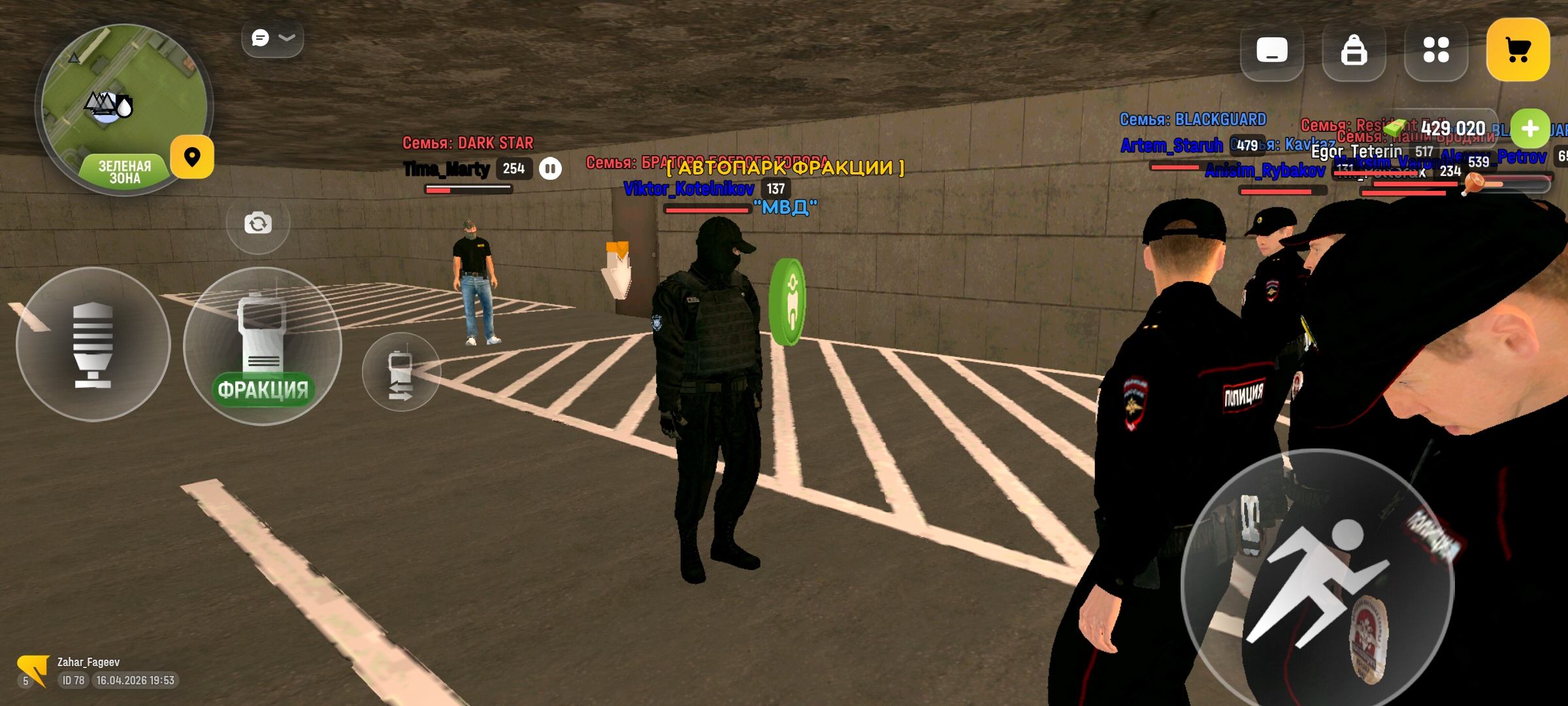The height and width of the screenshot is (706, 1568).
Task: Open the yellow shopping cart store
Action: point(1518,50)
